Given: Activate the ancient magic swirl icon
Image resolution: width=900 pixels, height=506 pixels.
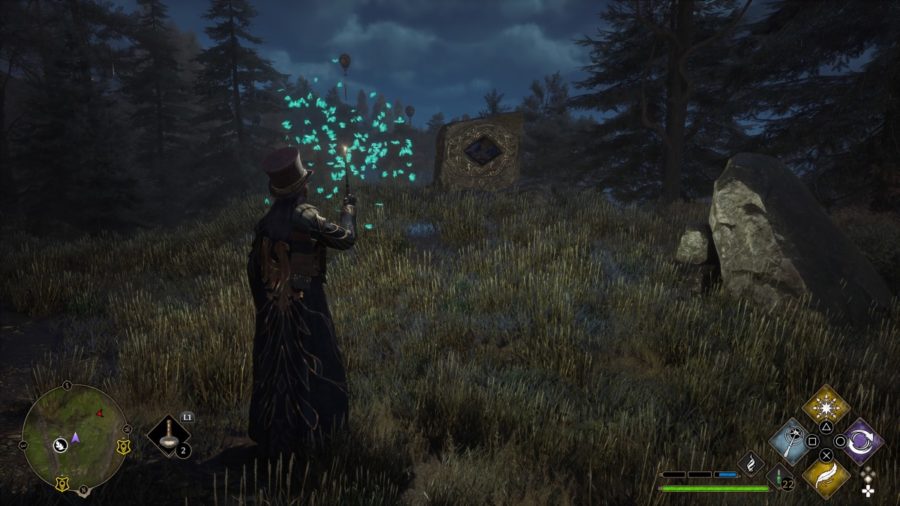Looking at the screenshot, I should coord(752,461).
